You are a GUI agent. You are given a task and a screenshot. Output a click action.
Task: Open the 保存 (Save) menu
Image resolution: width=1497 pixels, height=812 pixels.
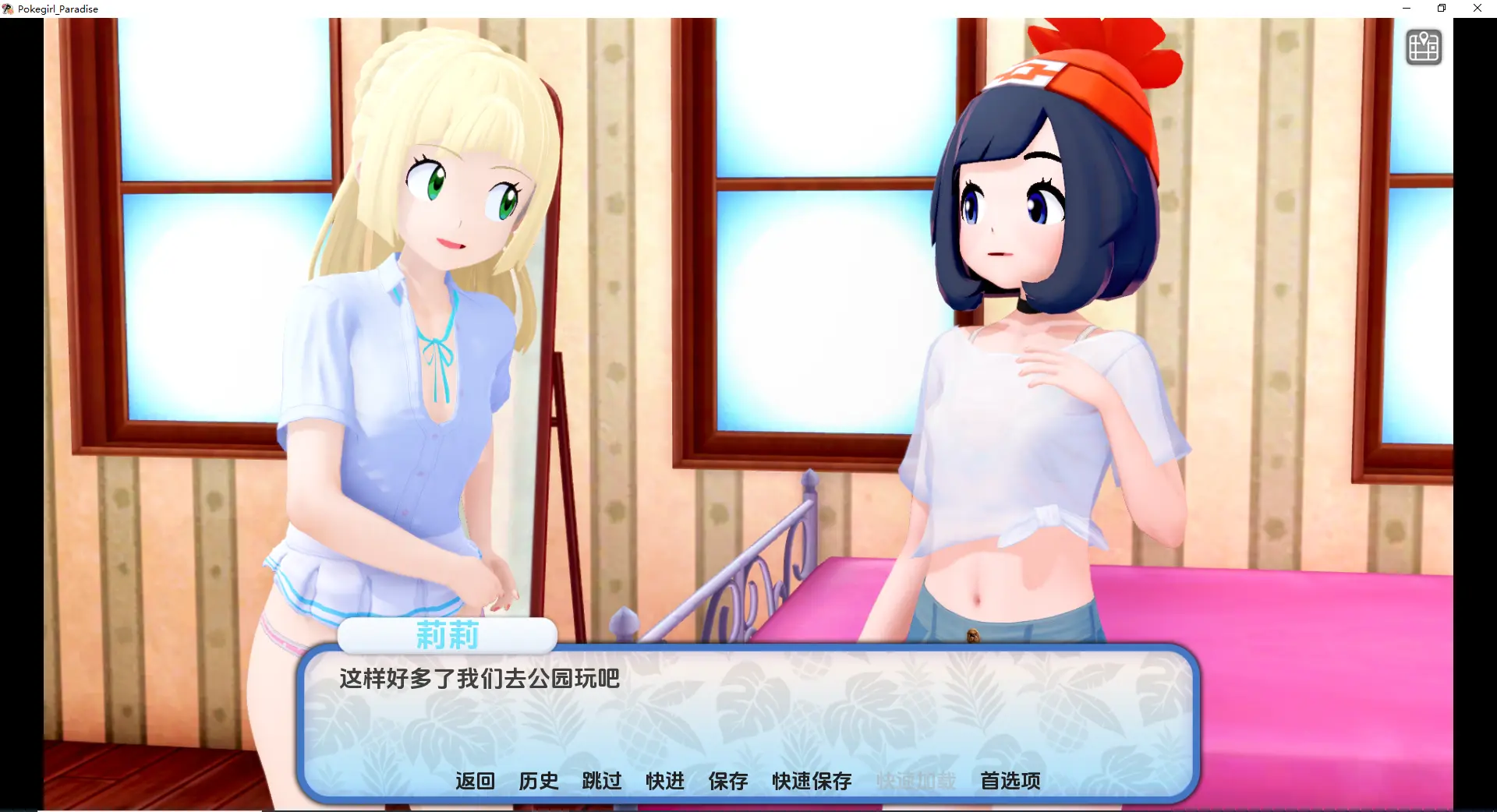[728, 781]
